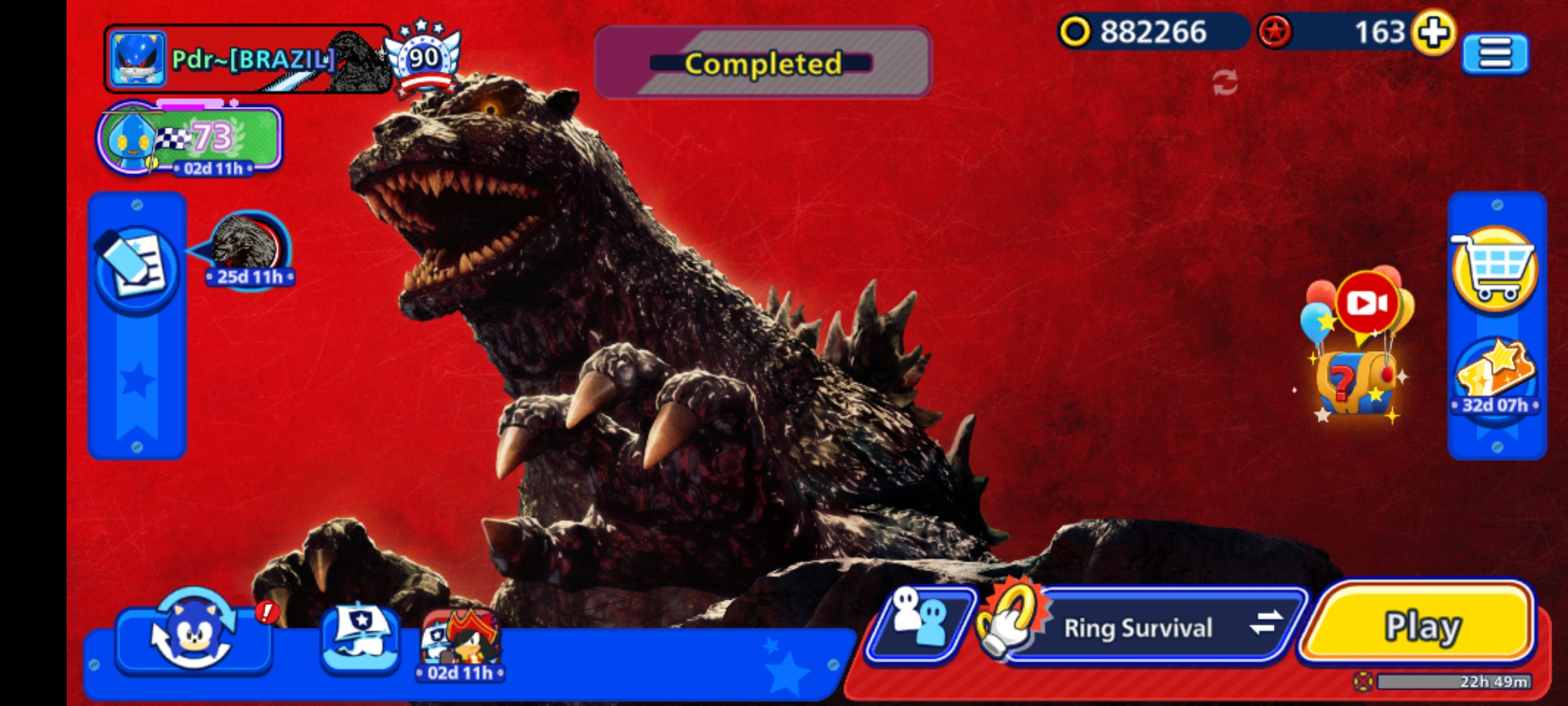Open the friends party button

(x=920, y=624)
